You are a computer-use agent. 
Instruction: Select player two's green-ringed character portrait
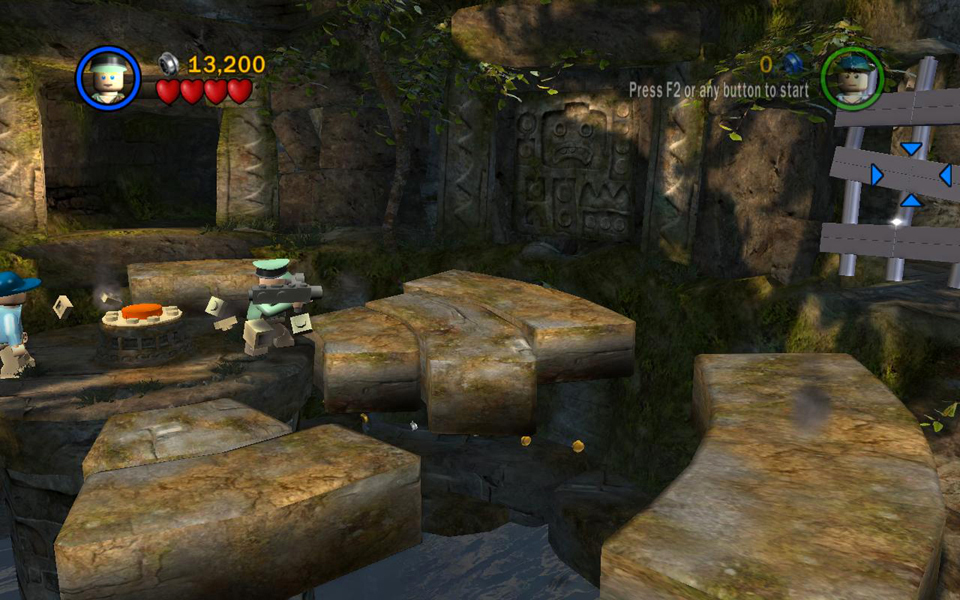[x=852, y=78]
